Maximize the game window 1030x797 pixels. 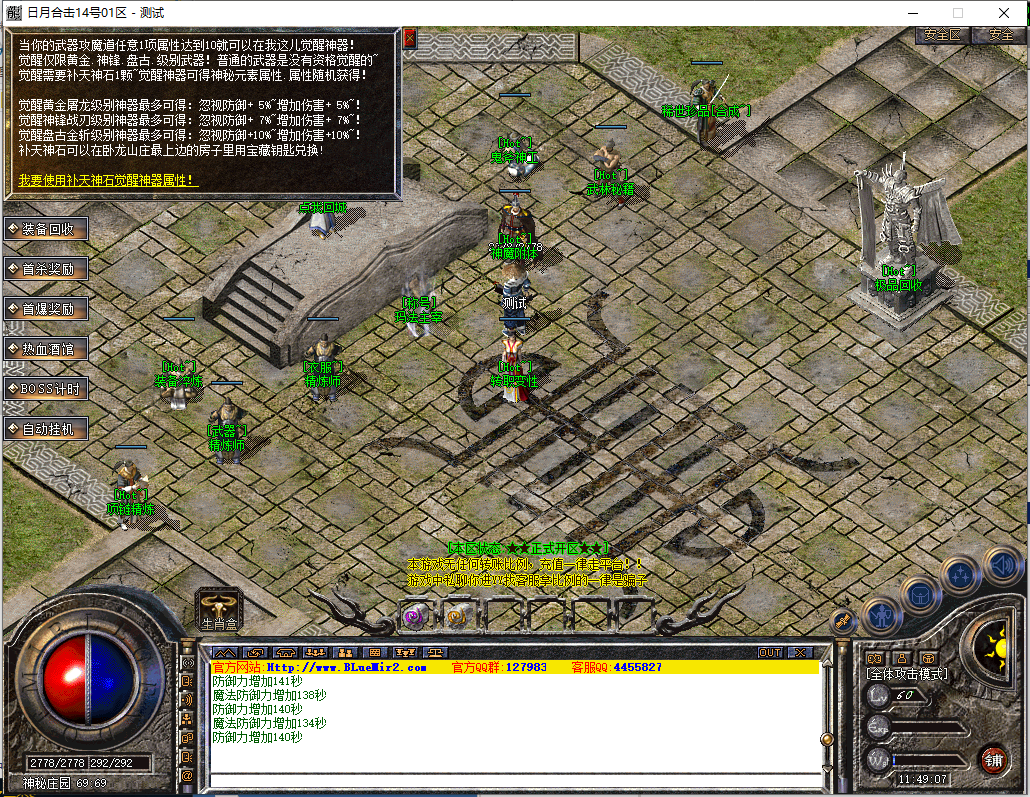957,13
